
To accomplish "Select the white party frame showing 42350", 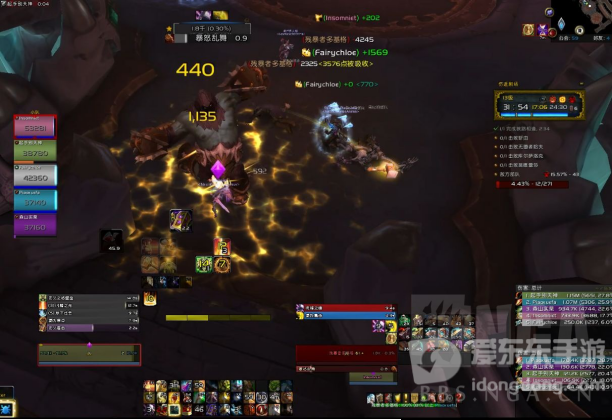I will click(34, 176).
